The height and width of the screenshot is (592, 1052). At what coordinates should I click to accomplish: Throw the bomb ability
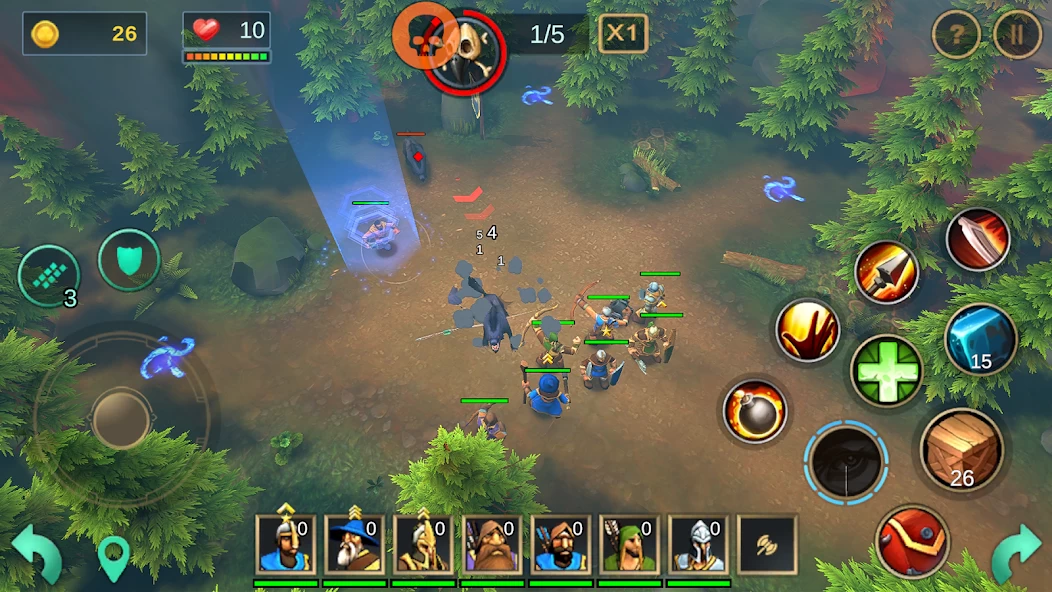pyautogui.click(x=755, y=411)
